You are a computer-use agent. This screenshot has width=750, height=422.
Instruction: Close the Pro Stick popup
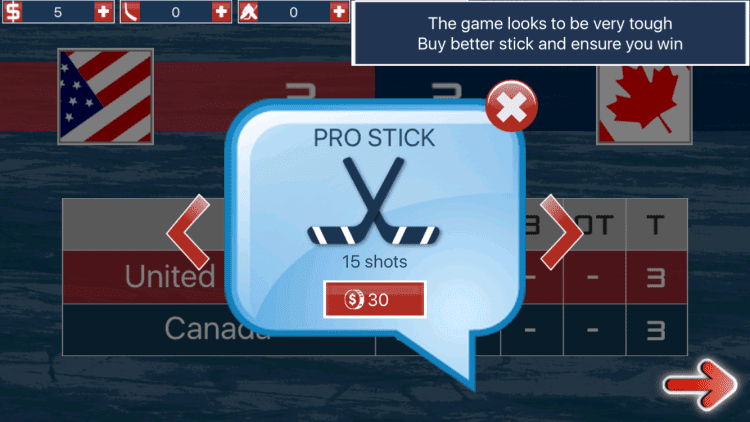tap(510, 108)
